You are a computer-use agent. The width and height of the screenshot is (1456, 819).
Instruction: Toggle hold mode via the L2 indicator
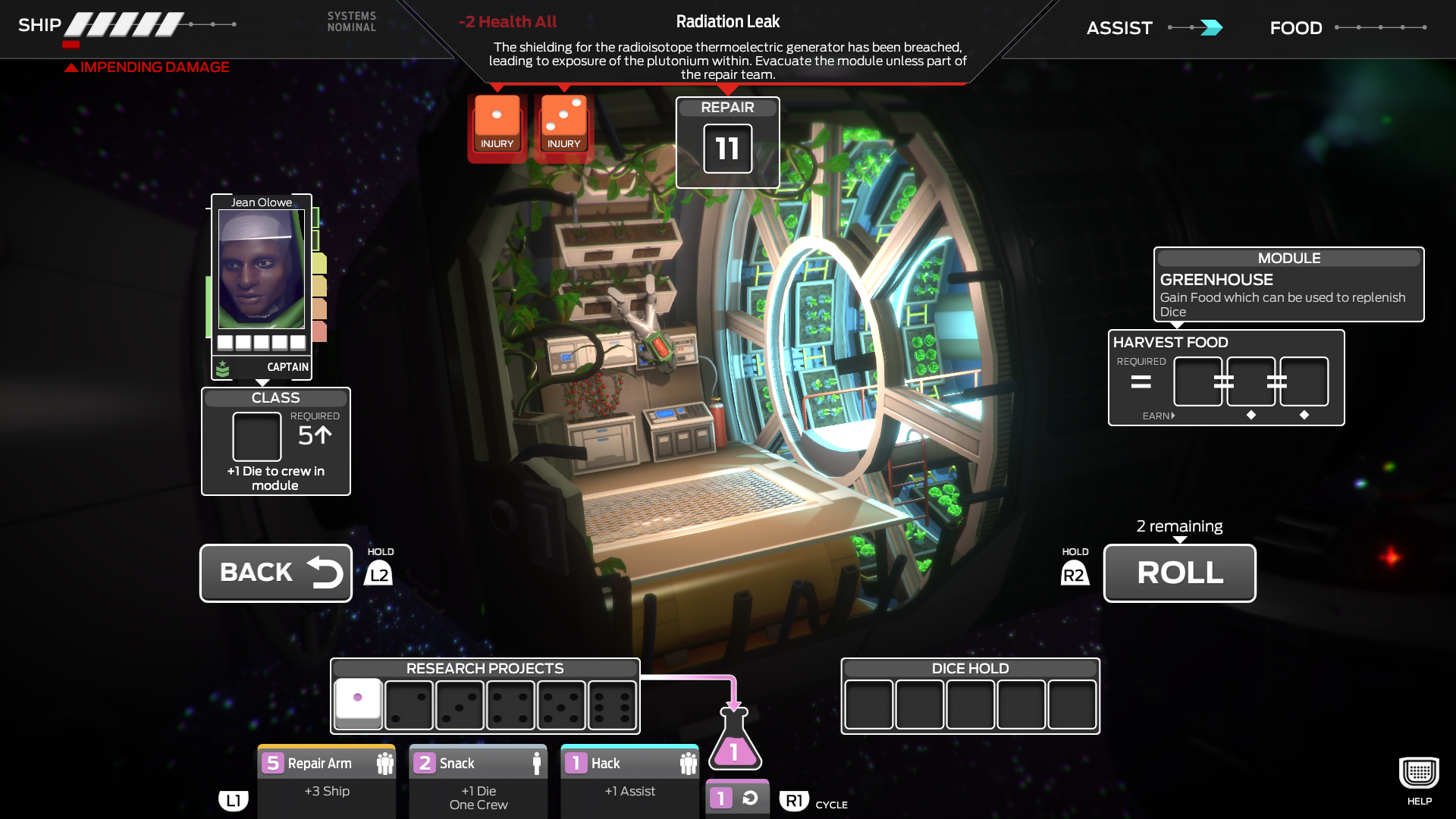tap(379, 573)
